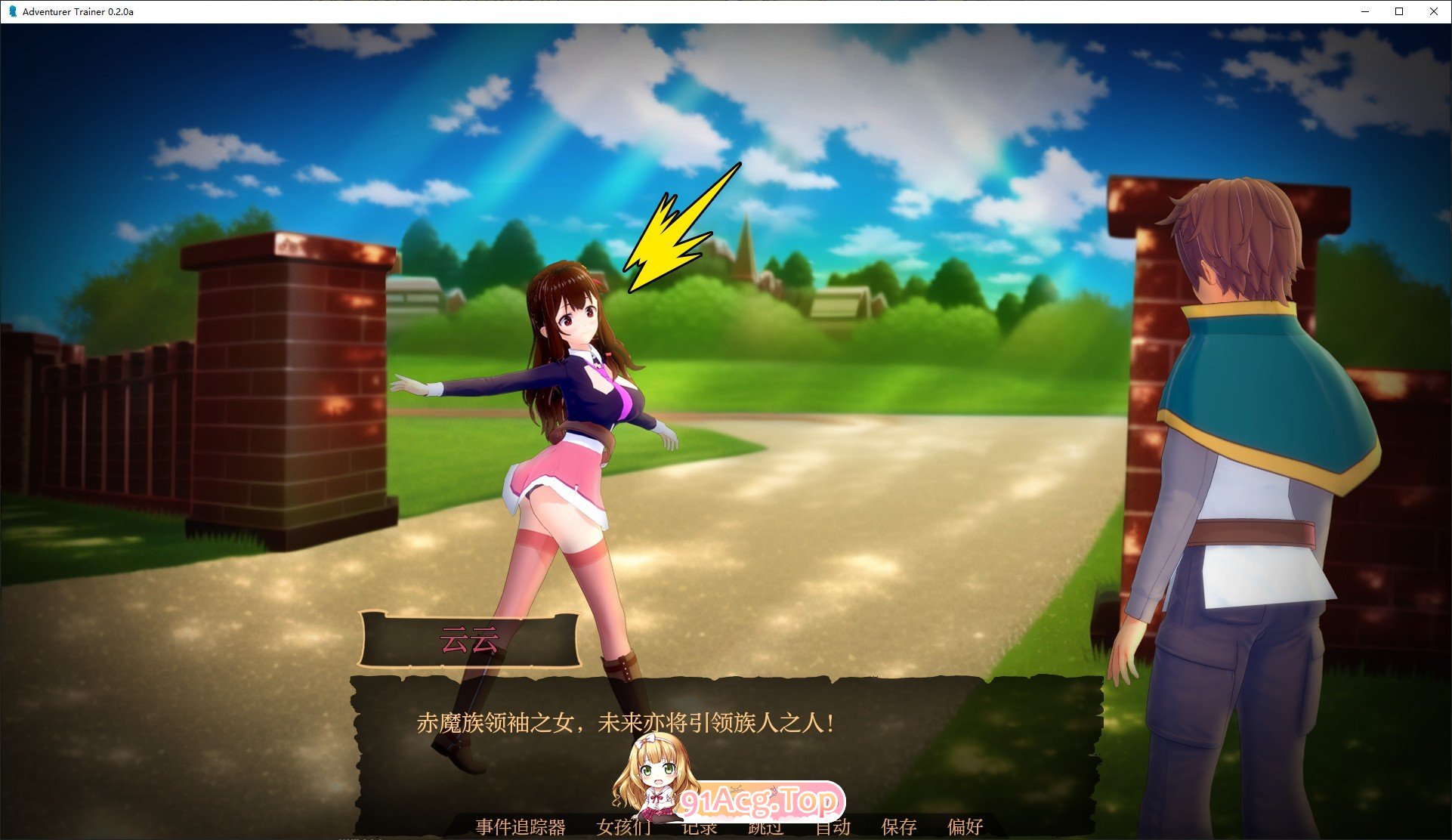Click the Adventurer Trainer title bar text
The image size is (1452, 840).
[78, 11]
